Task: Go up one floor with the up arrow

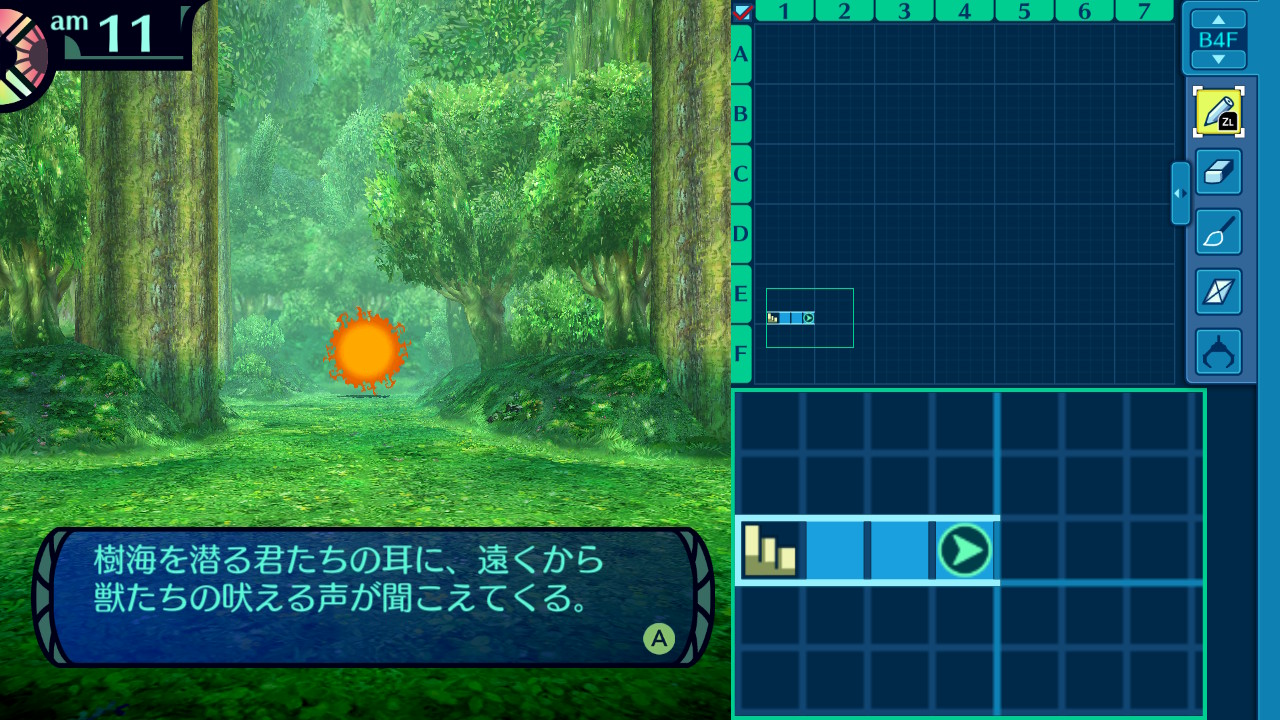Action: tap(1218, 19)
